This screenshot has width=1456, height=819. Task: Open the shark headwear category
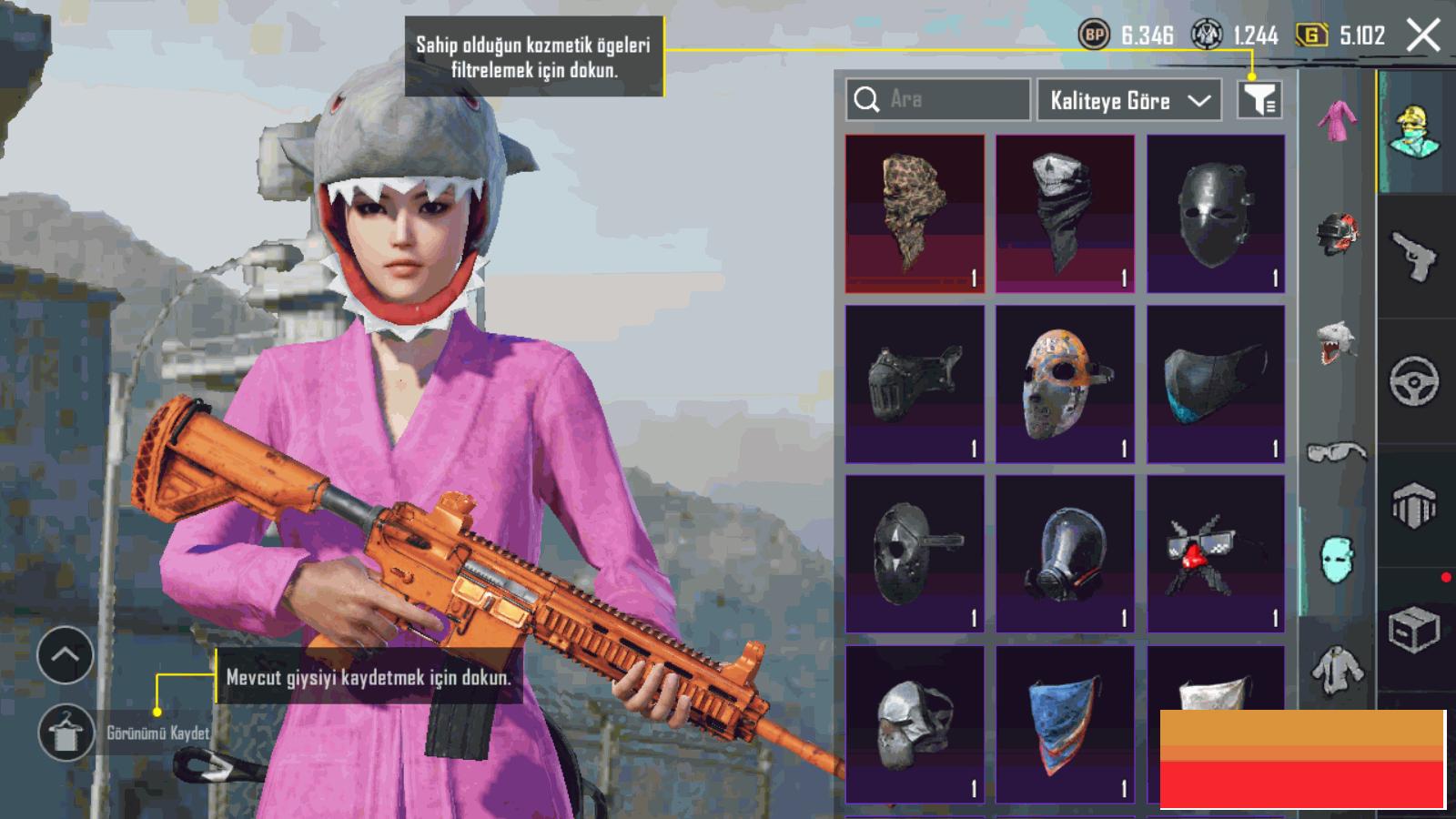pyautogui.click(x=1337, y=342)
